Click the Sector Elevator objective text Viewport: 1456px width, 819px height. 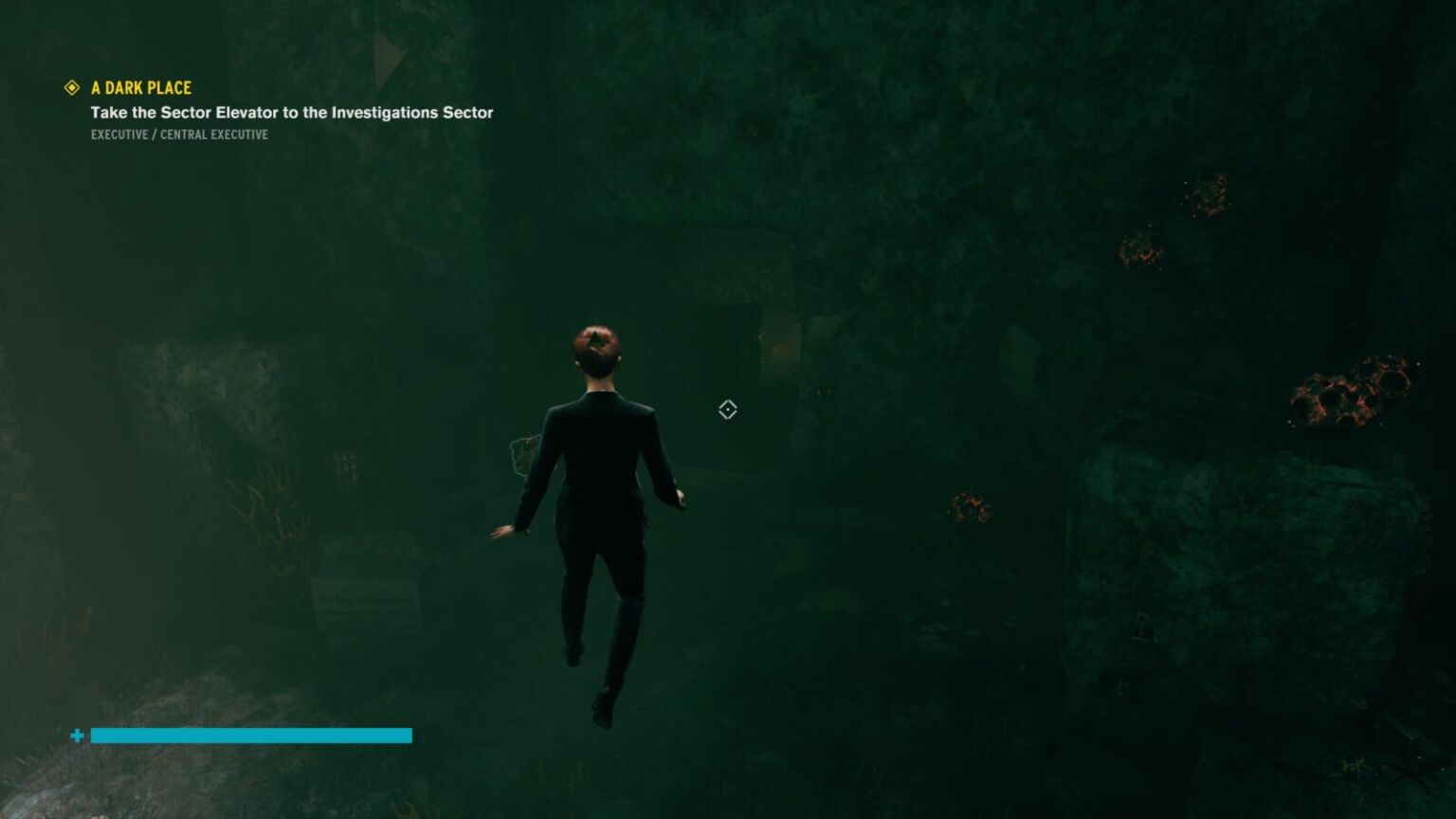291,112
